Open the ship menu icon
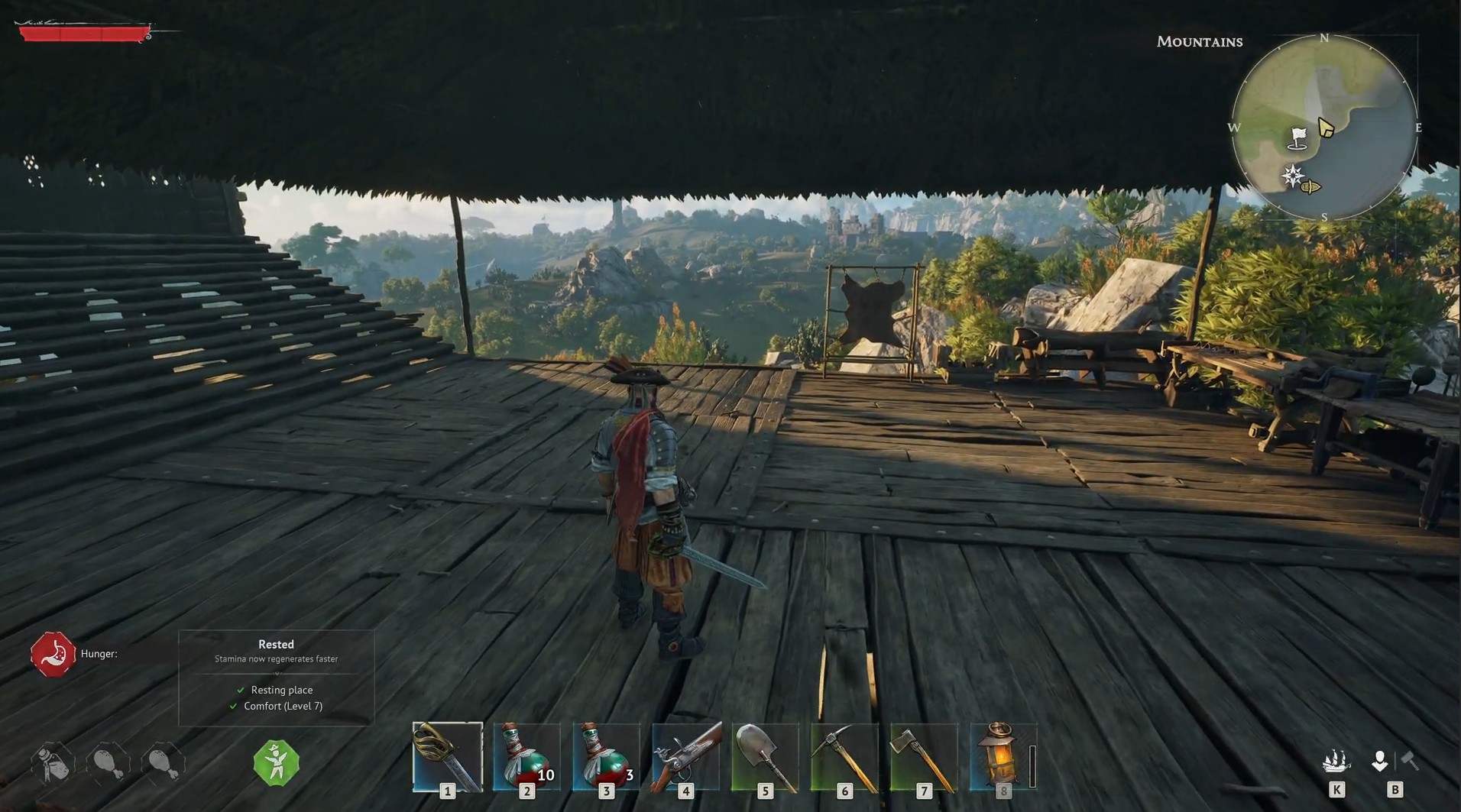Viewport: 1461px width, 812px height. (x=1336, y=762)
